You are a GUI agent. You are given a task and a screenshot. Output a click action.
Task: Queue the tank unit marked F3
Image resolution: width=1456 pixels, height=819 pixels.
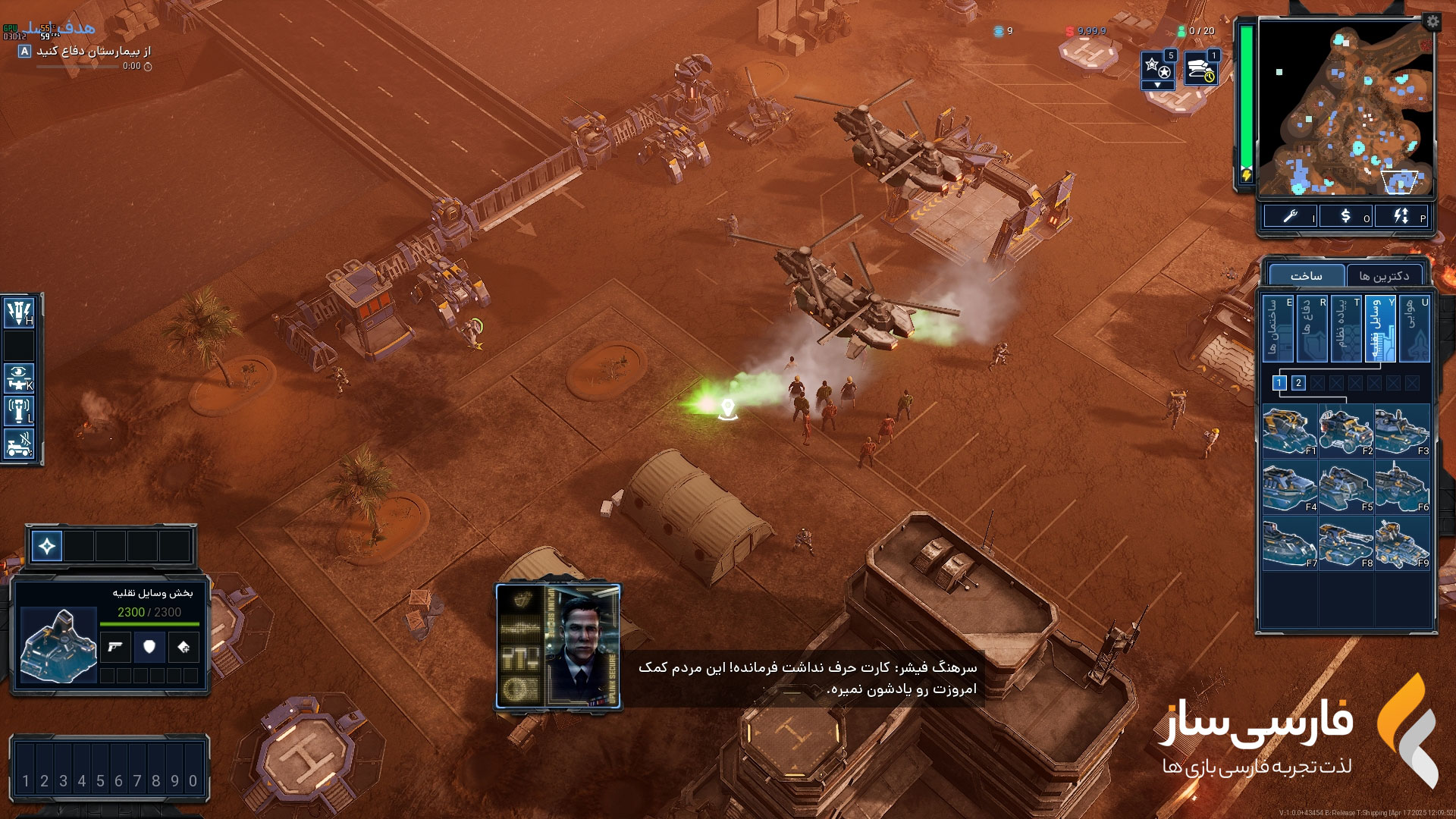tap(1402, 430)
